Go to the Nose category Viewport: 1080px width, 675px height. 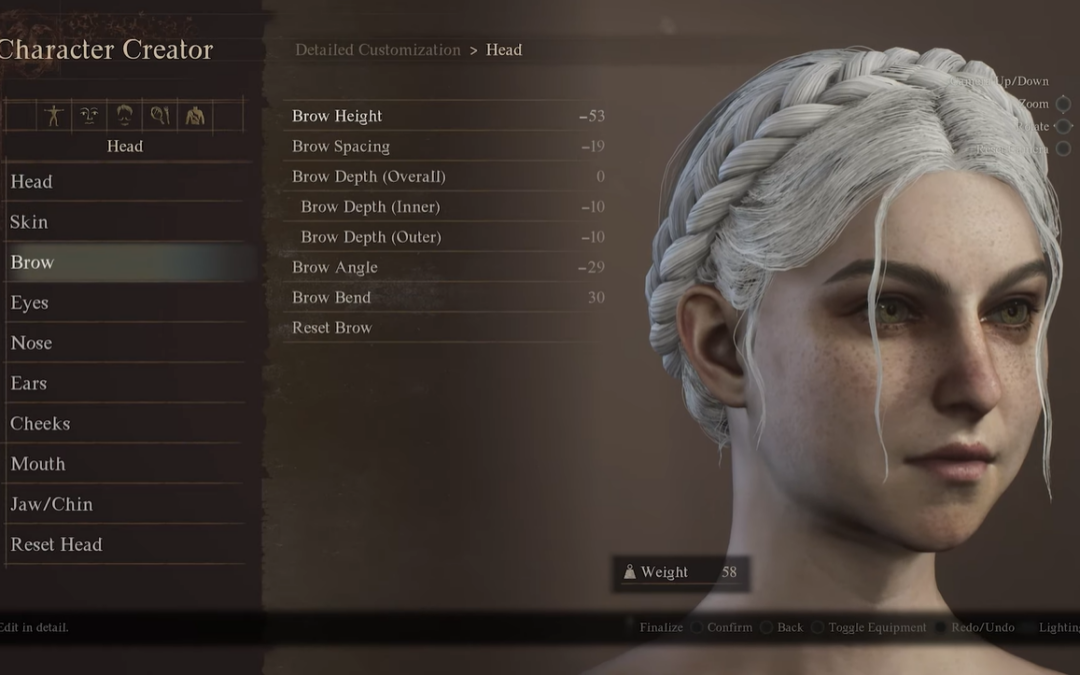tap(31, 343)
